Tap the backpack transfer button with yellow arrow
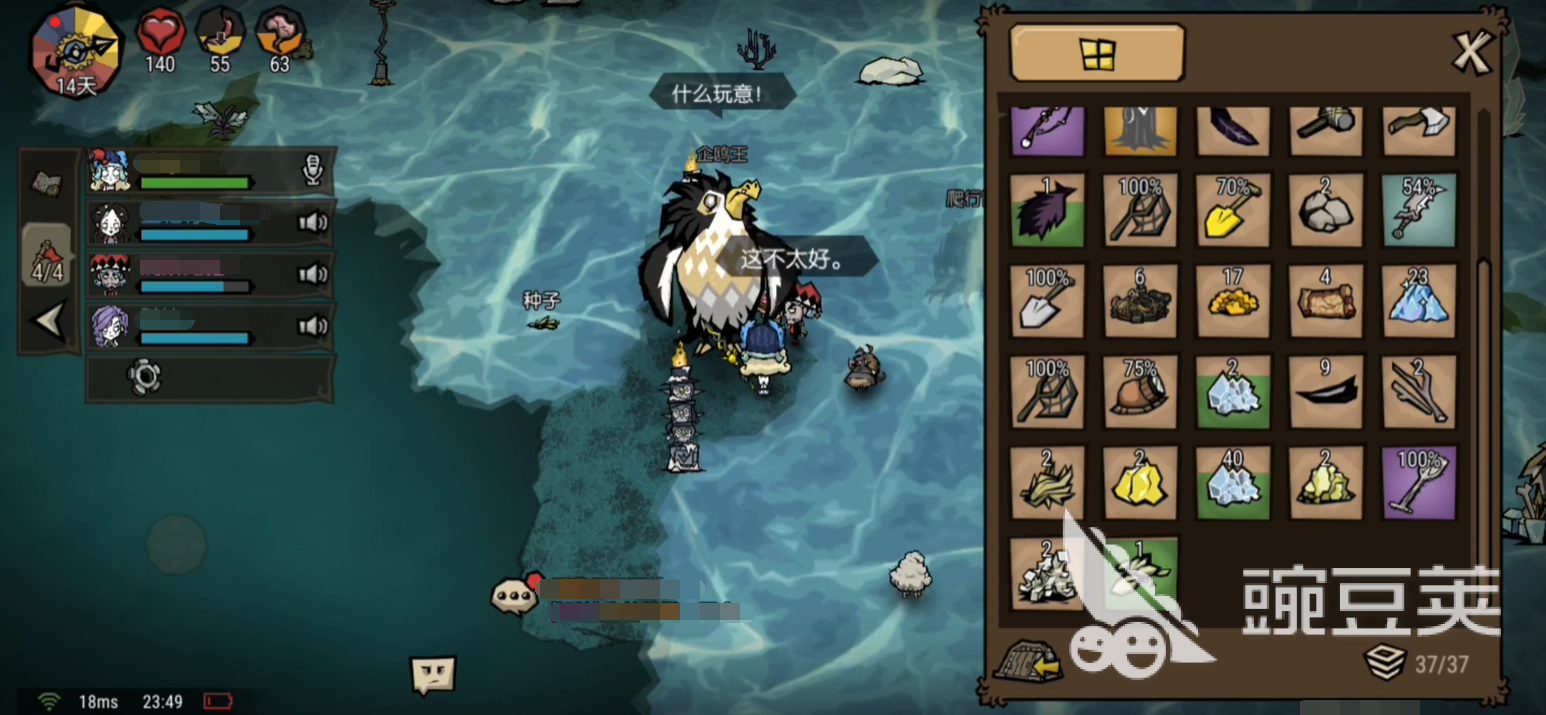This screenshot has width=1546, height=715. pos(1027,660)
